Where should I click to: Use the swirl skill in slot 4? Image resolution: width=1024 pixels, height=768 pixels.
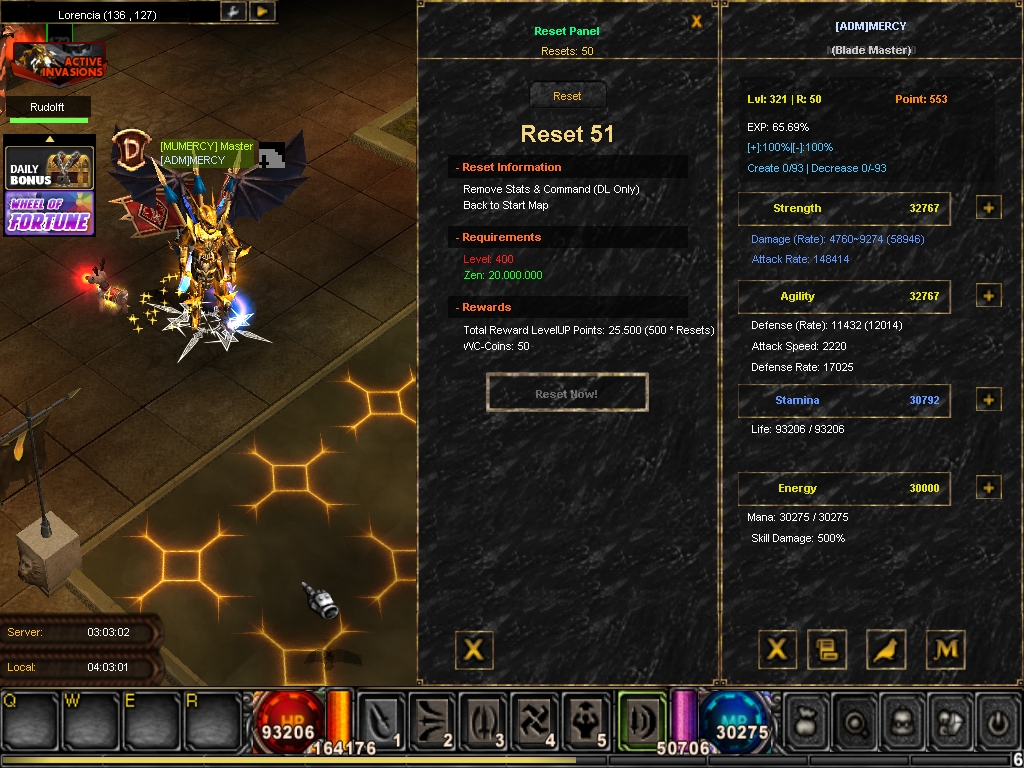click(534, 719)
